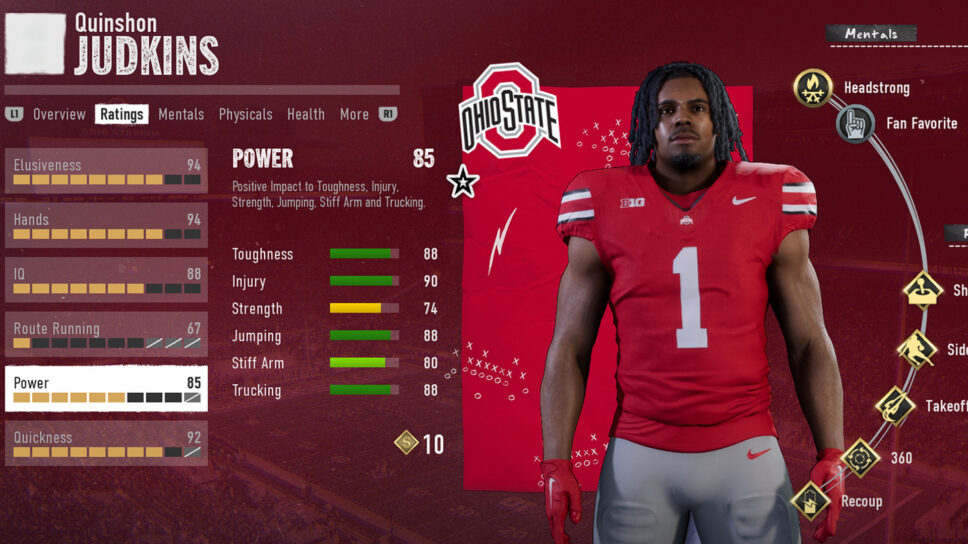Select the Elusiveness rating row
Viewport: 968px width, 544px height.
coord(106,172)
